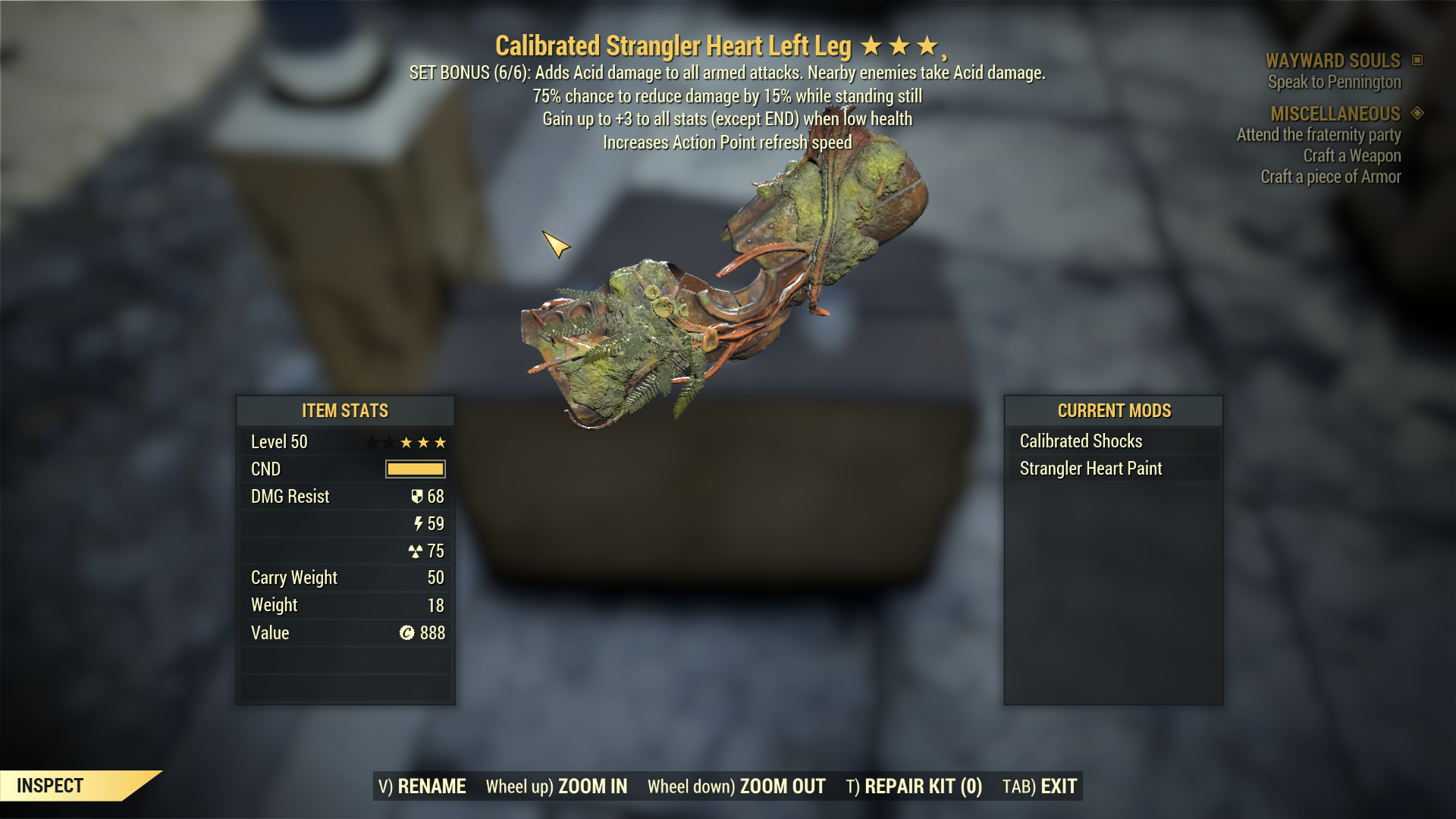
Task: Open the WAYWARD SOULS quest entry
Action: 1332,61
